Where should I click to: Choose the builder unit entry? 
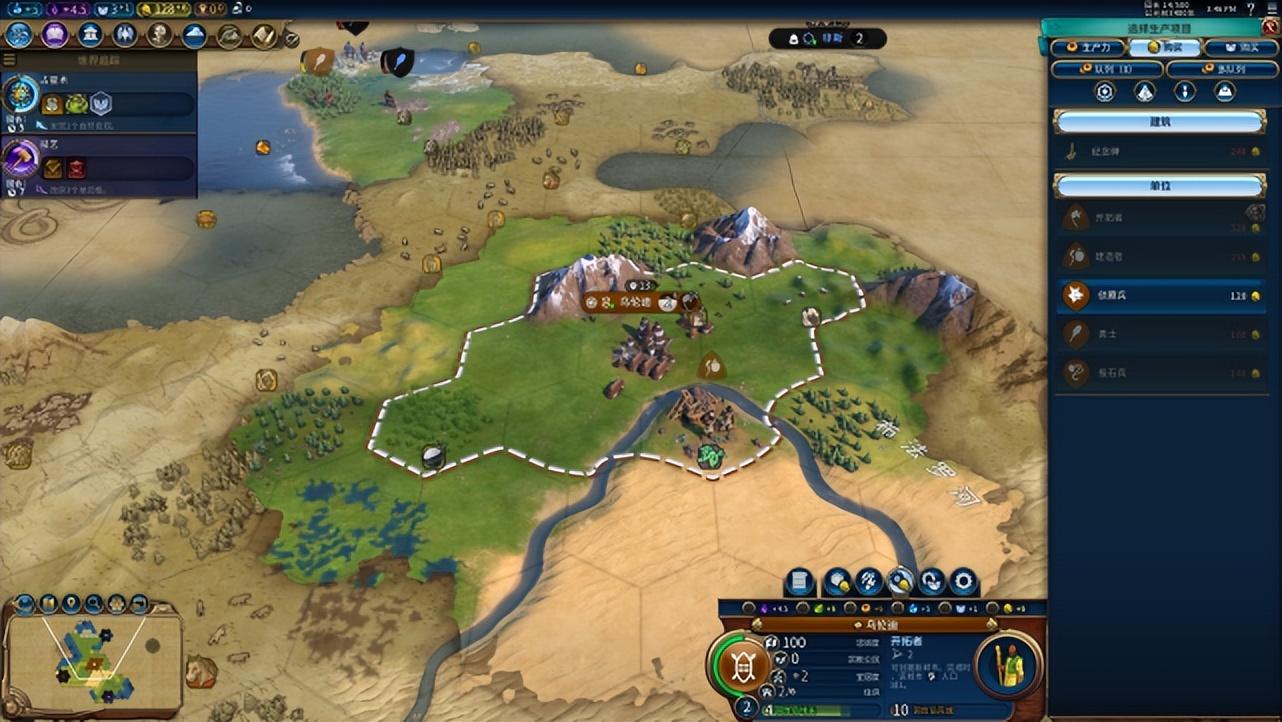click(1160, 257)
